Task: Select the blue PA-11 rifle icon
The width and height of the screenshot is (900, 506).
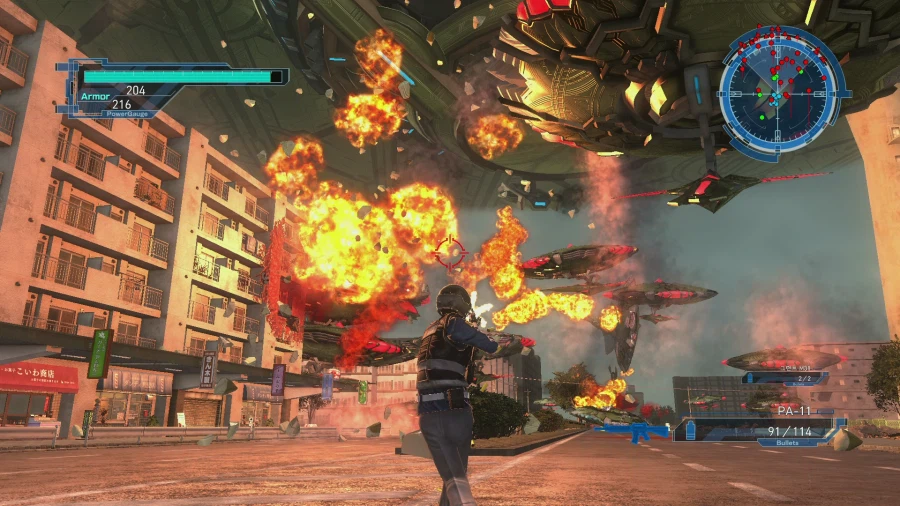Action: point(631,432)
